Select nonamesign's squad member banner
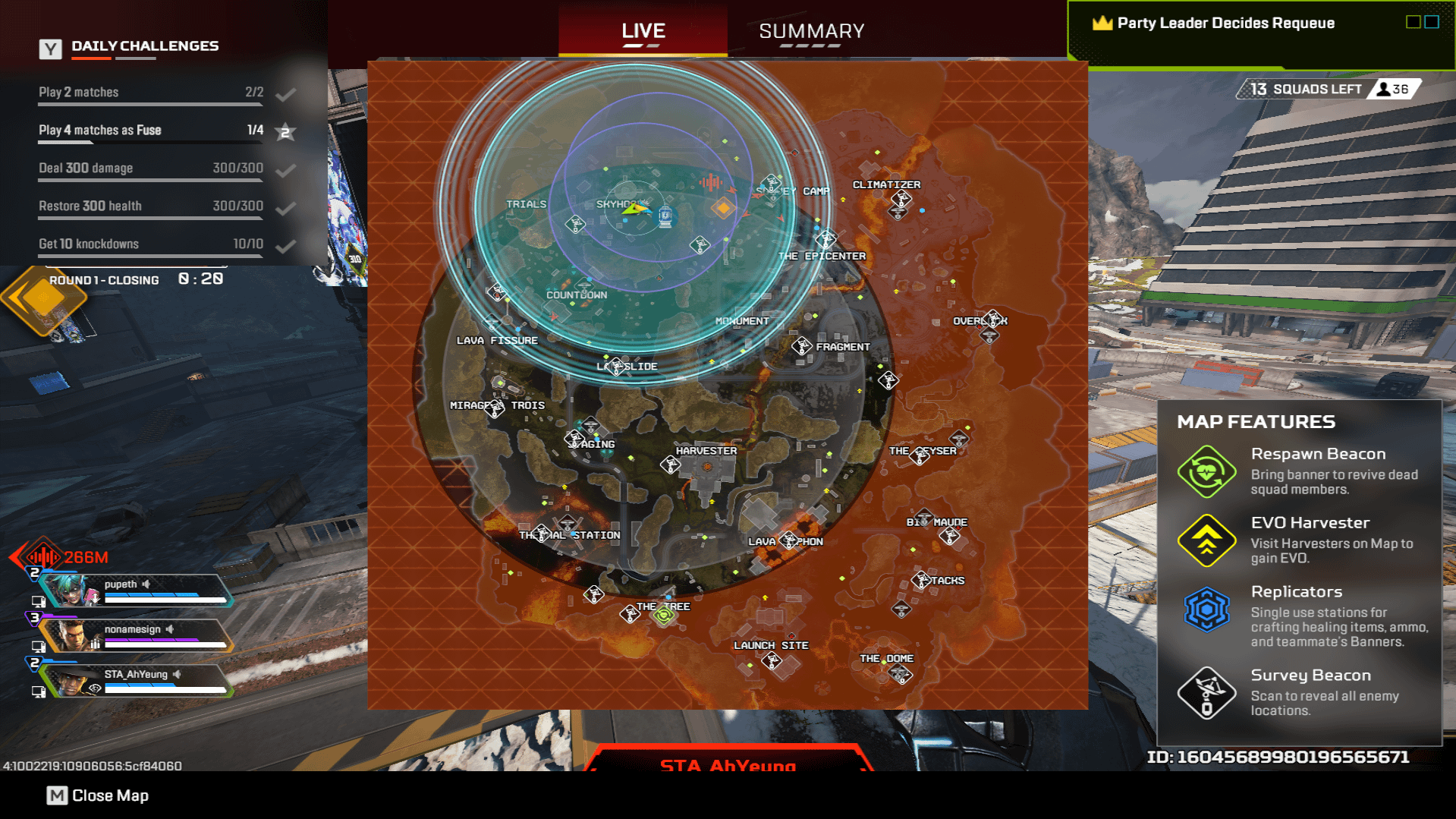Screen dimensions: 1456x819 click(x=137, y=635)
